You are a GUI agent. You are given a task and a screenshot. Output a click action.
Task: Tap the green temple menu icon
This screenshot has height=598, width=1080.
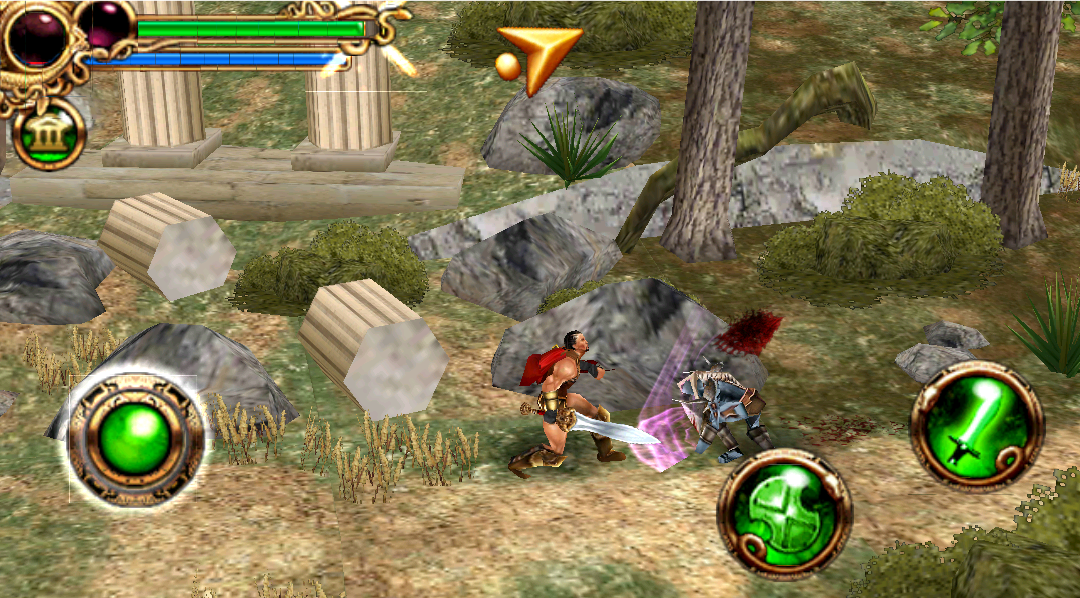[48, 135]
